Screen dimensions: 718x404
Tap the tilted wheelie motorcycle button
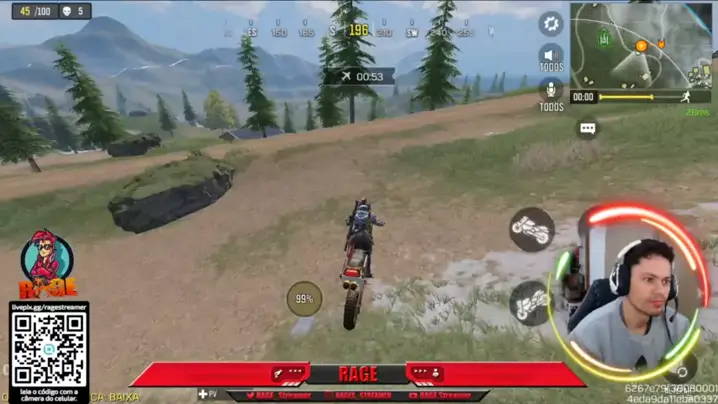click(529, 301)
